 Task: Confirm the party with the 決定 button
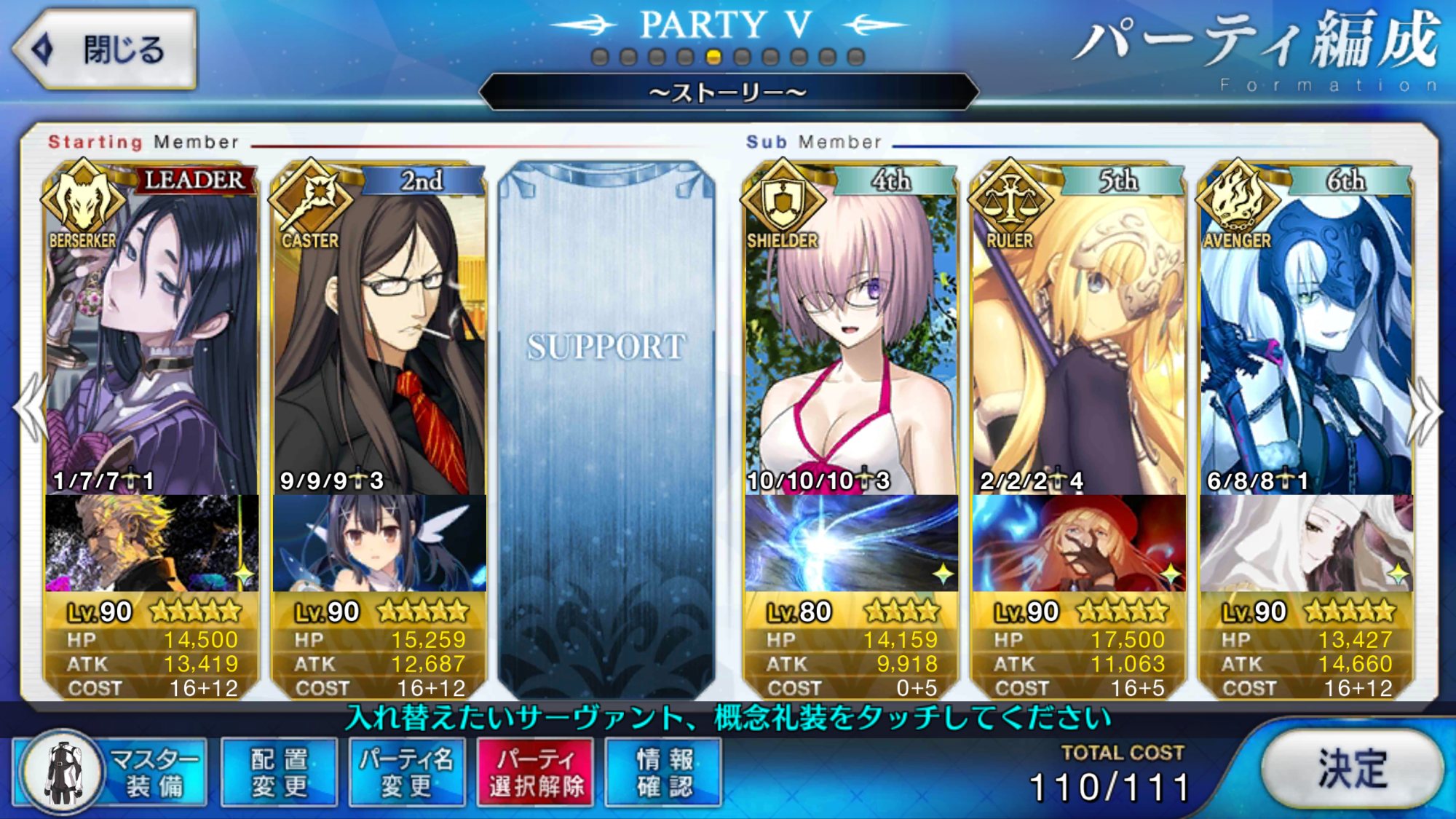tap(1351, 769)
